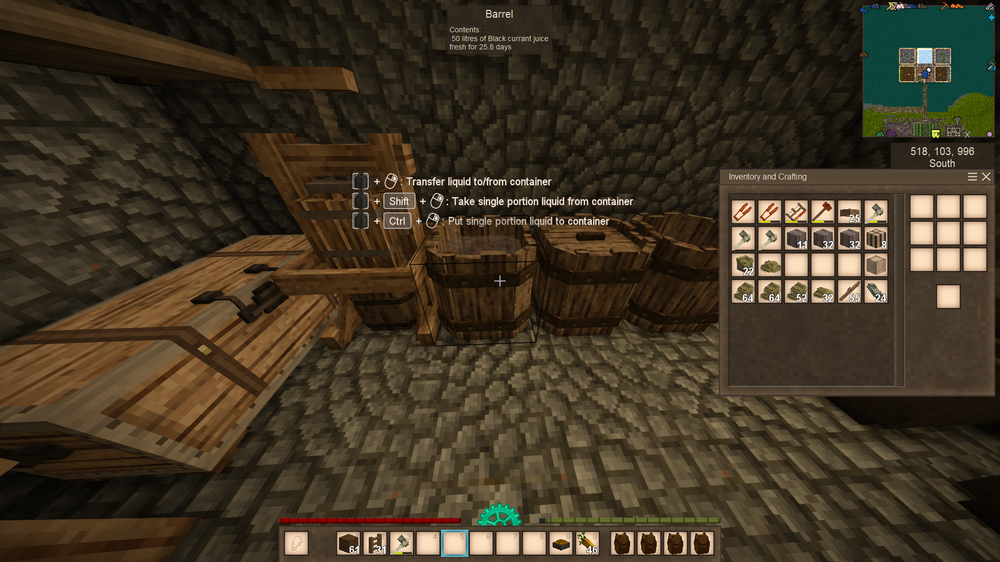Select the hotbar stack of 46
This screenshot has height=562, width=1000.
(588, 543)
